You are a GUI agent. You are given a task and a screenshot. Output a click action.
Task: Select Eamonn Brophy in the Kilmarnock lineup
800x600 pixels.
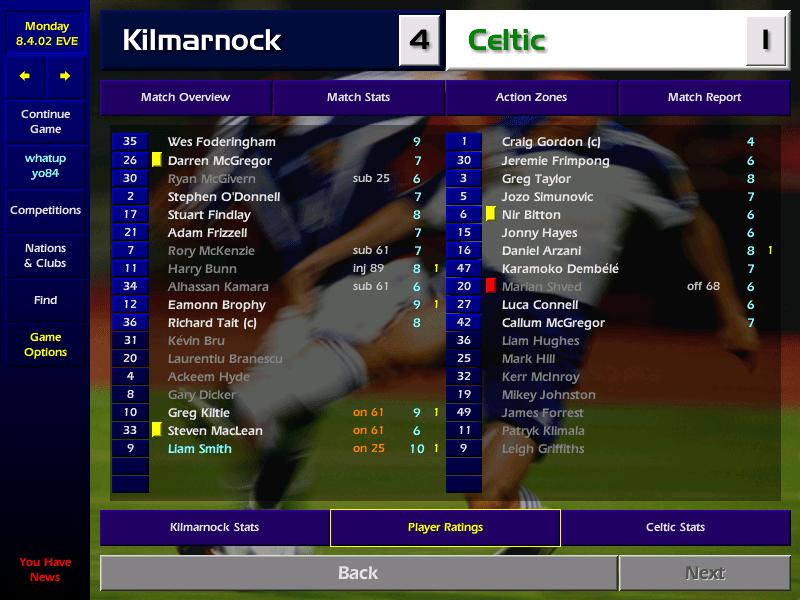tap(216, 305)
